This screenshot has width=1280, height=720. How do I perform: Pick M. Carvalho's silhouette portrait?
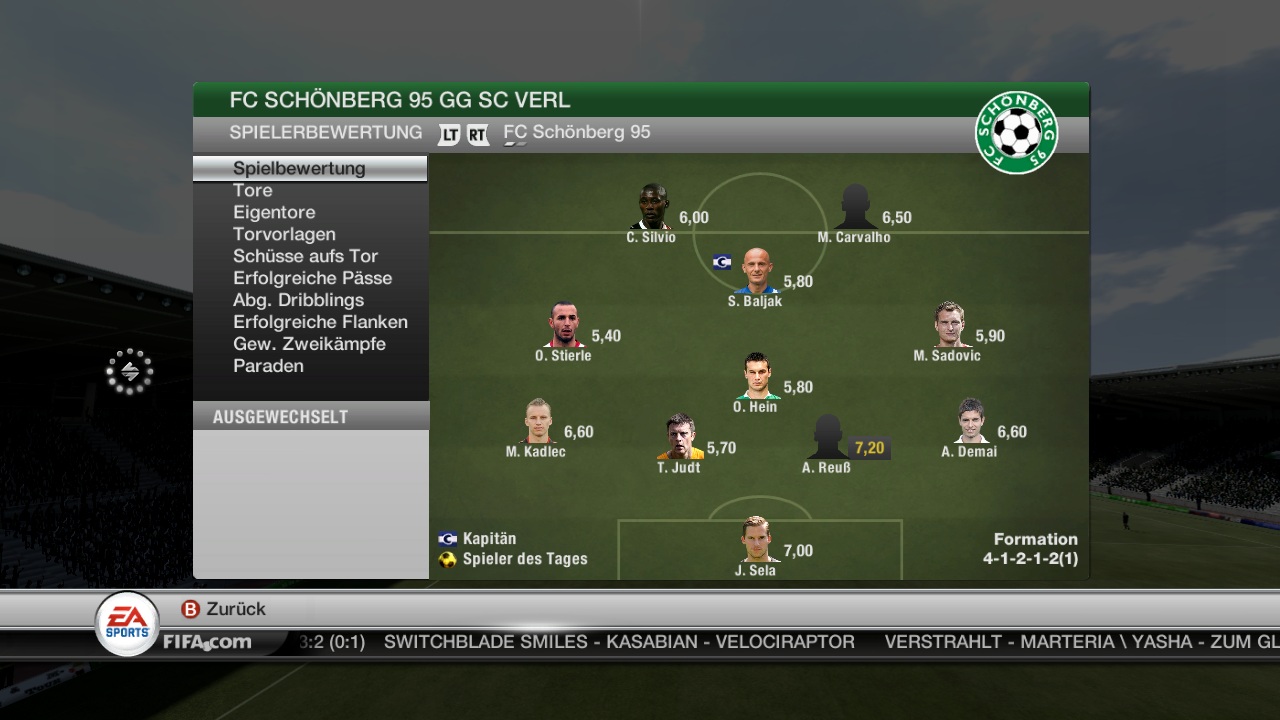(855, 207)
